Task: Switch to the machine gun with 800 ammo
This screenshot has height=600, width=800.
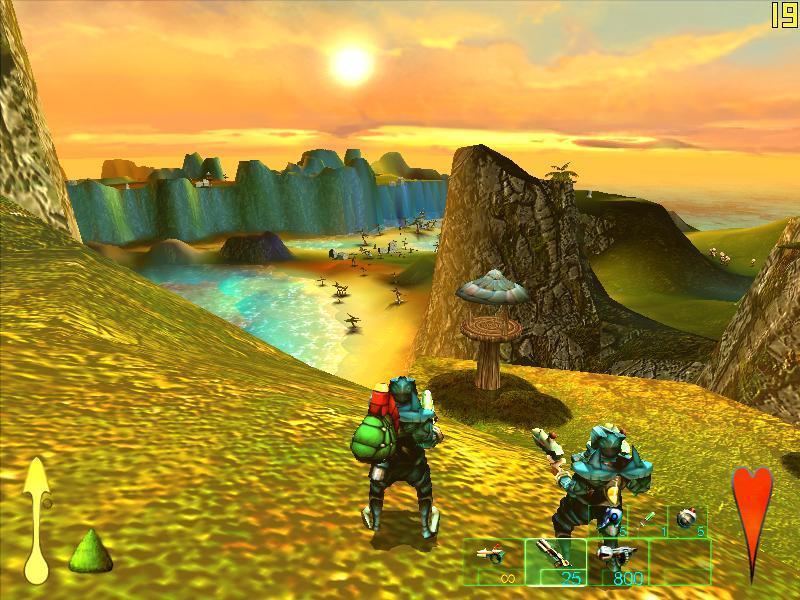Action: 617,561
